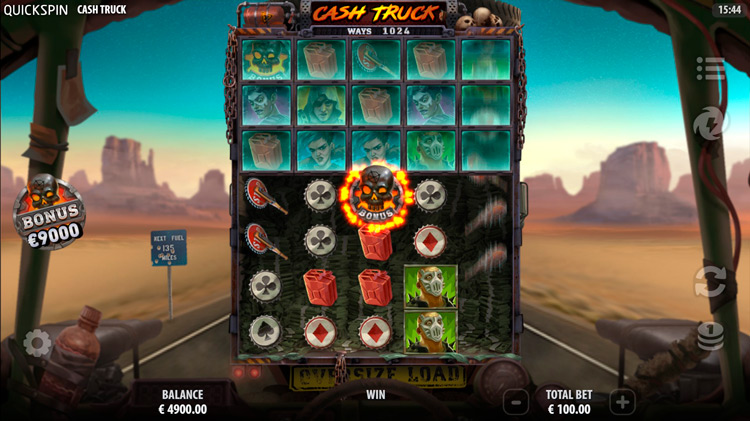Buy the €9000 Bonus feature
The height and width of the screenshot is (421, 750).
click(x=48, y=214)
